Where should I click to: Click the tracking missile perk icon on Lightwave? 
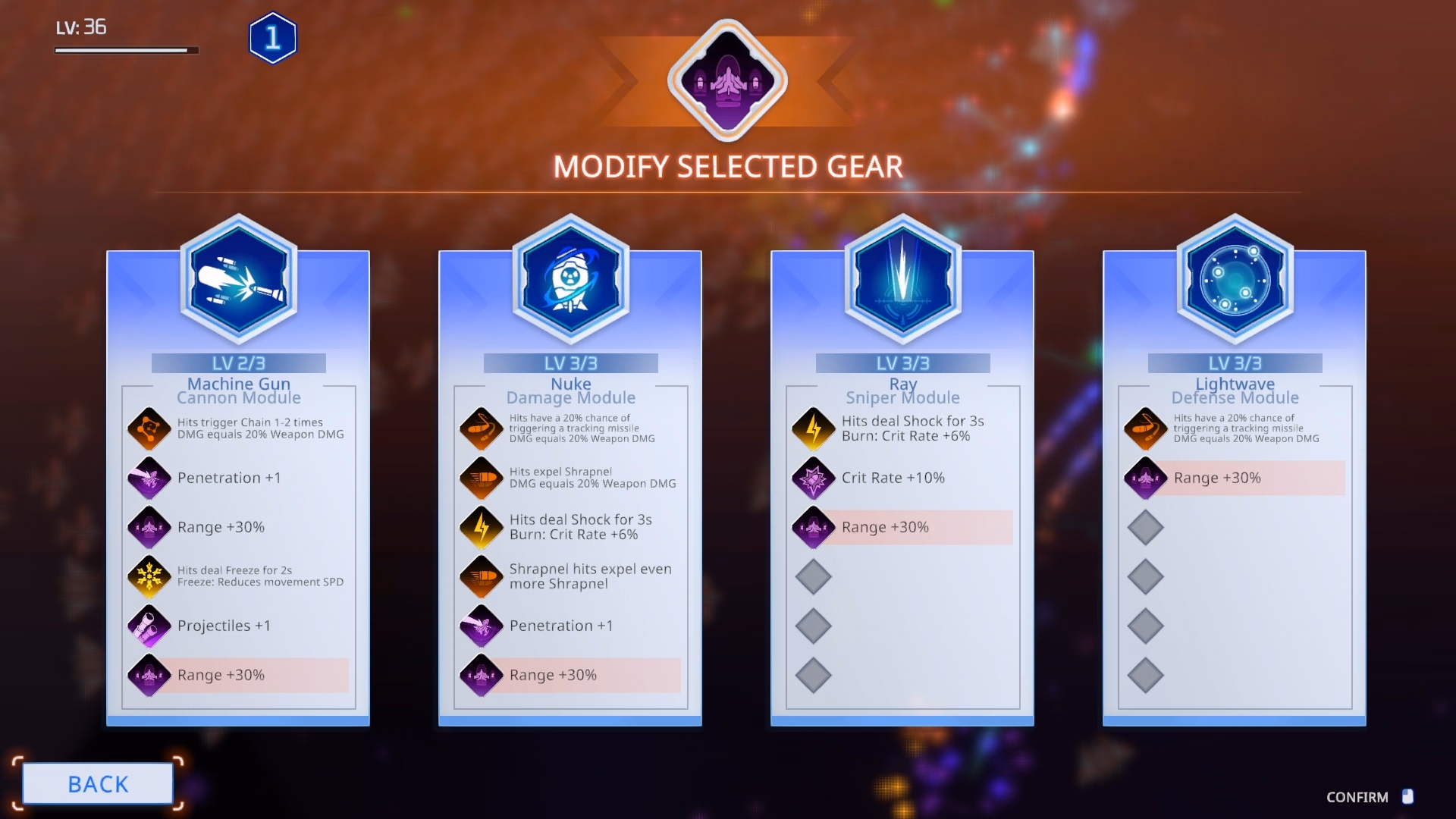(x=1145, y=428)
